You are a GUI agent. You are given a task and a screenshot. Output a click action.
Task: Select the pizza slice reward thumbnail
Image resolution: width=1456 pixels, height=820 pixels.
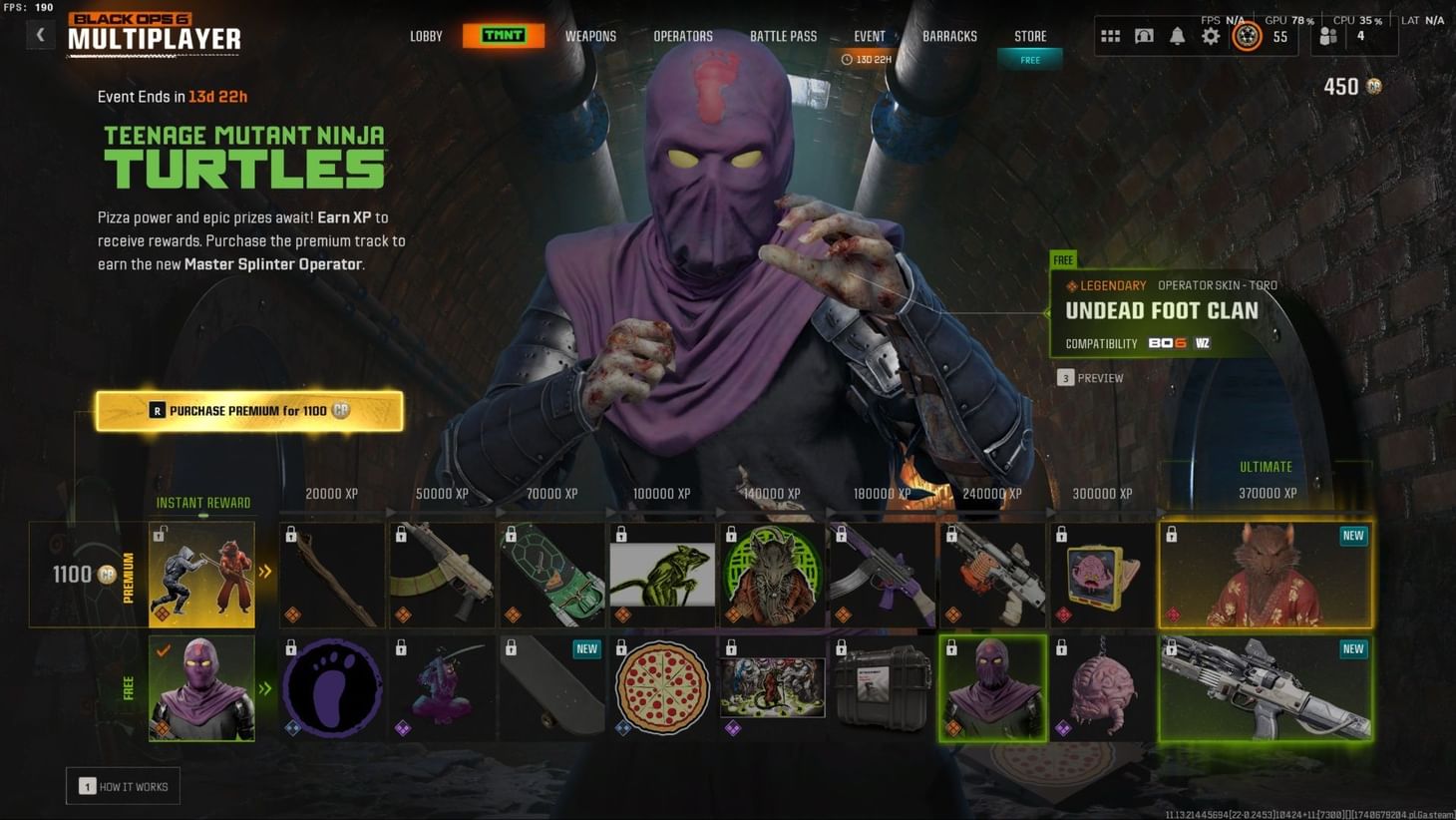[x=662, y=686]
